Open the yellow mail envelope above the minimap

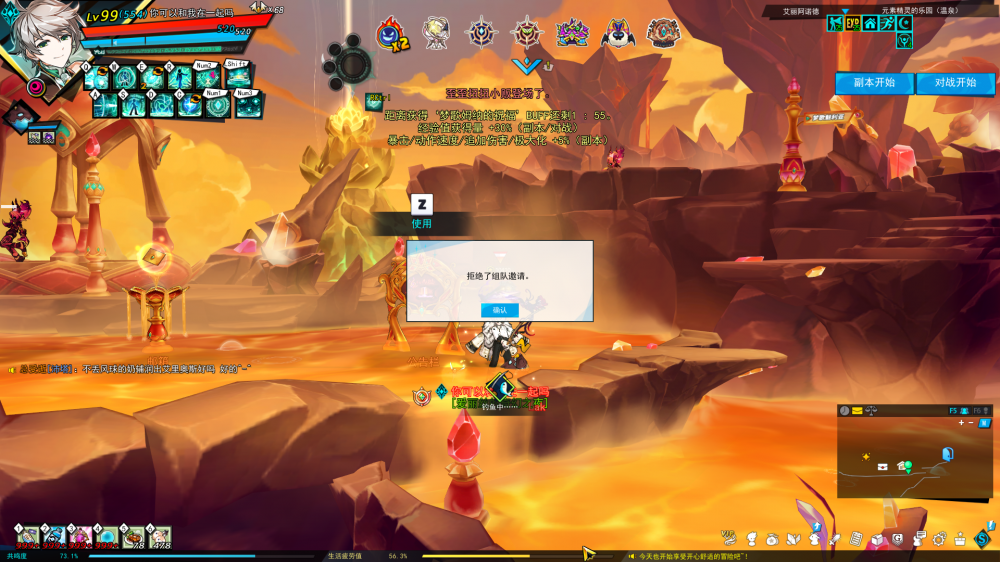(x=857, y=411)
